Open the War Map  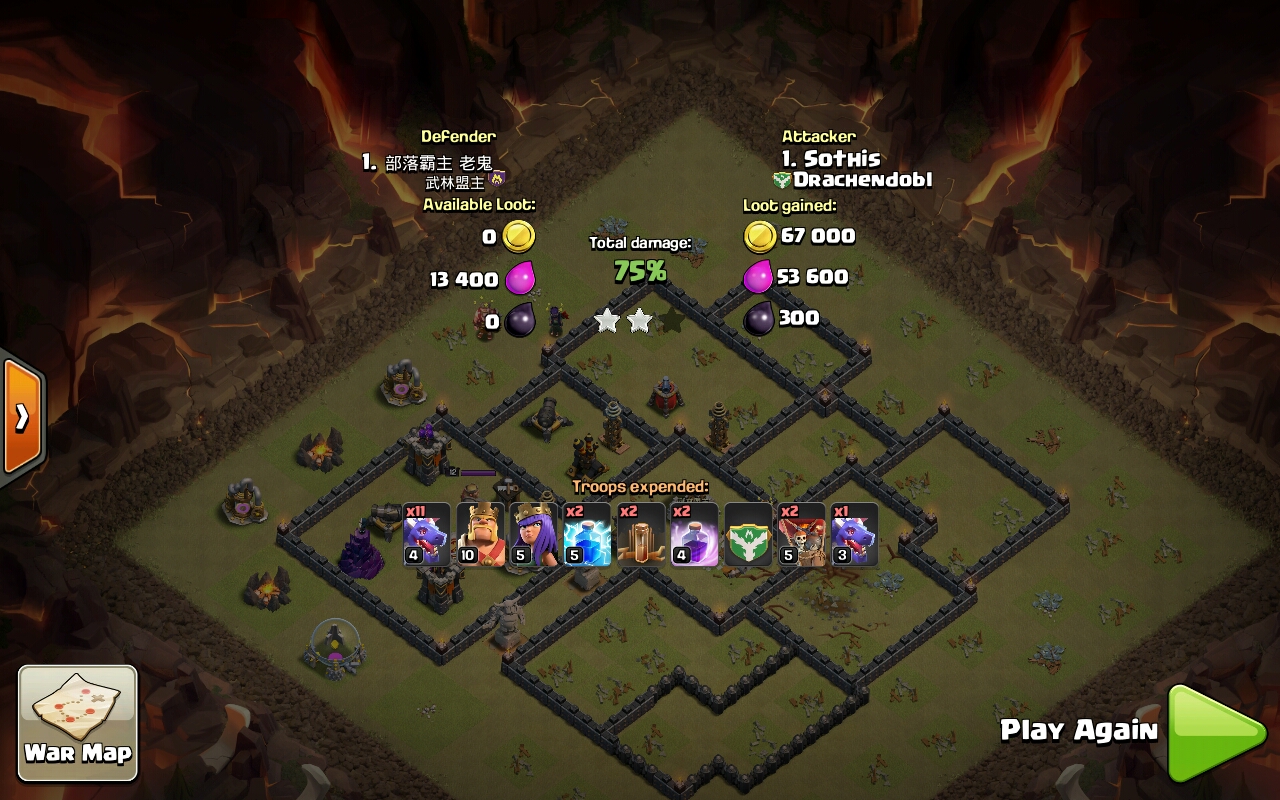coord(78,722)
